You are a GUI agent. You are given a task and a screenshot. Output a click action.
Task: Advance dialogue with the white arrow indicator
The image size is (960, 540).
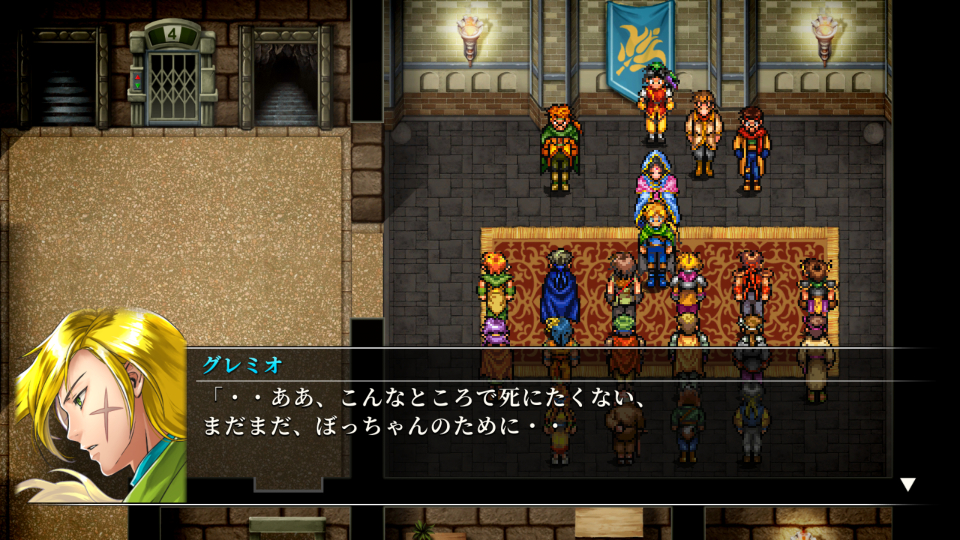pyautogui.click(x=907, y=485)
